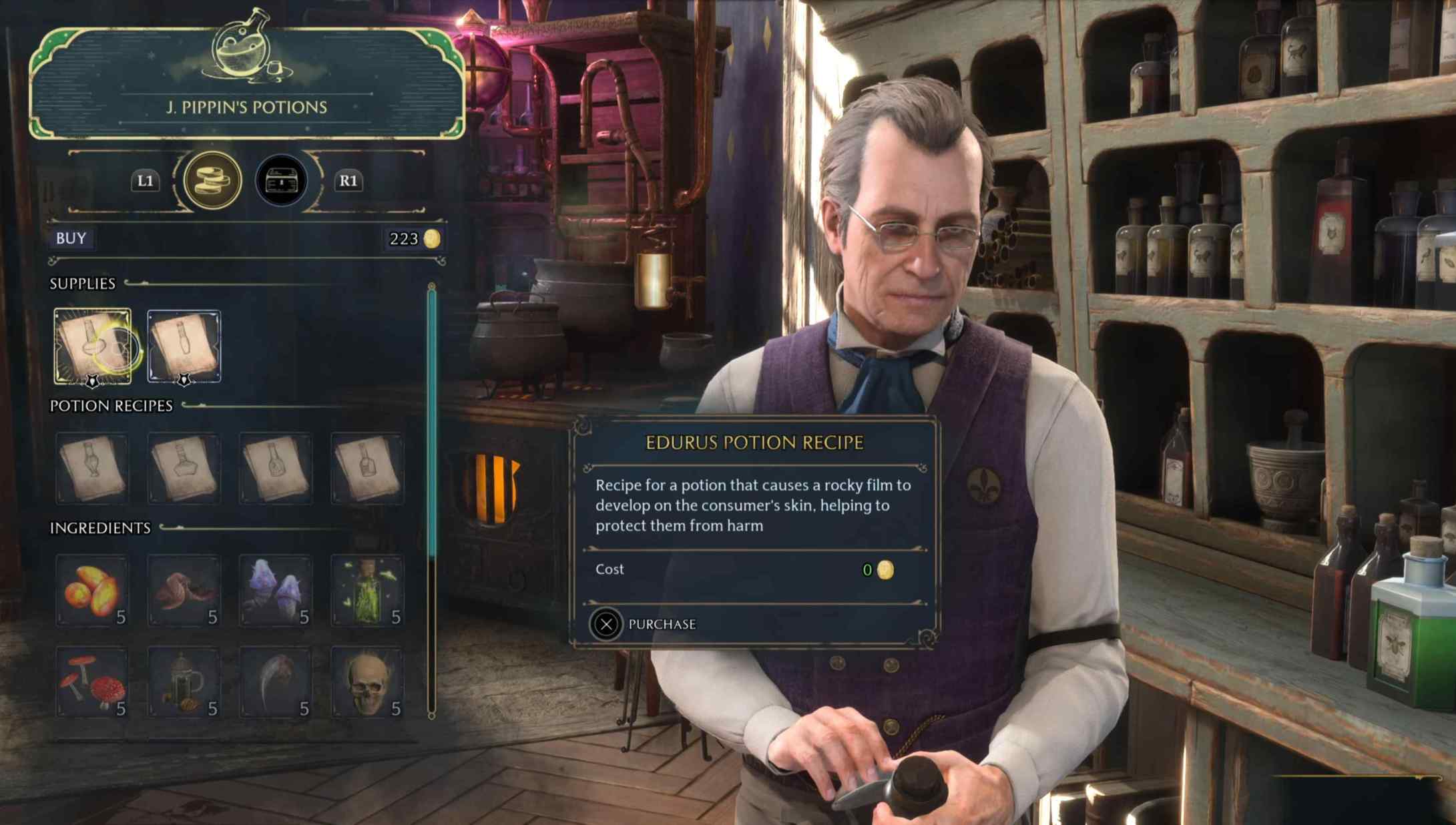Select the orange Ashwinder Eggs ingredient
The height and width of the screenshot is (825, 1456).
(93, 590)
